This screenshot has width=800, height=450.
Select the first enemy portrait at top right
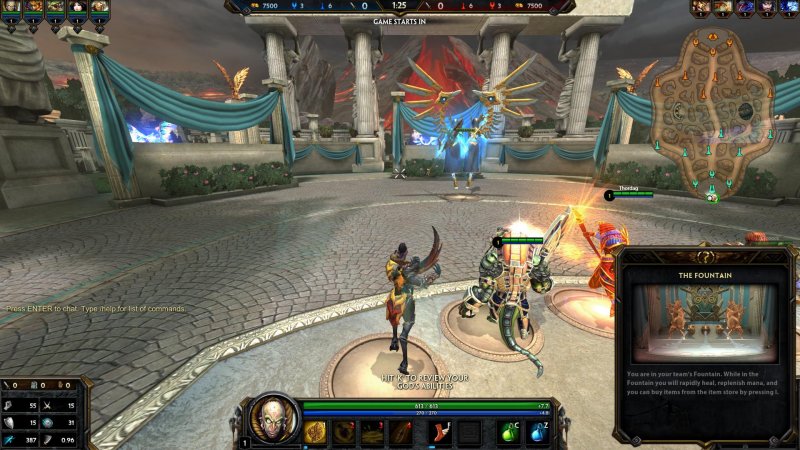(x=700, y=8)
